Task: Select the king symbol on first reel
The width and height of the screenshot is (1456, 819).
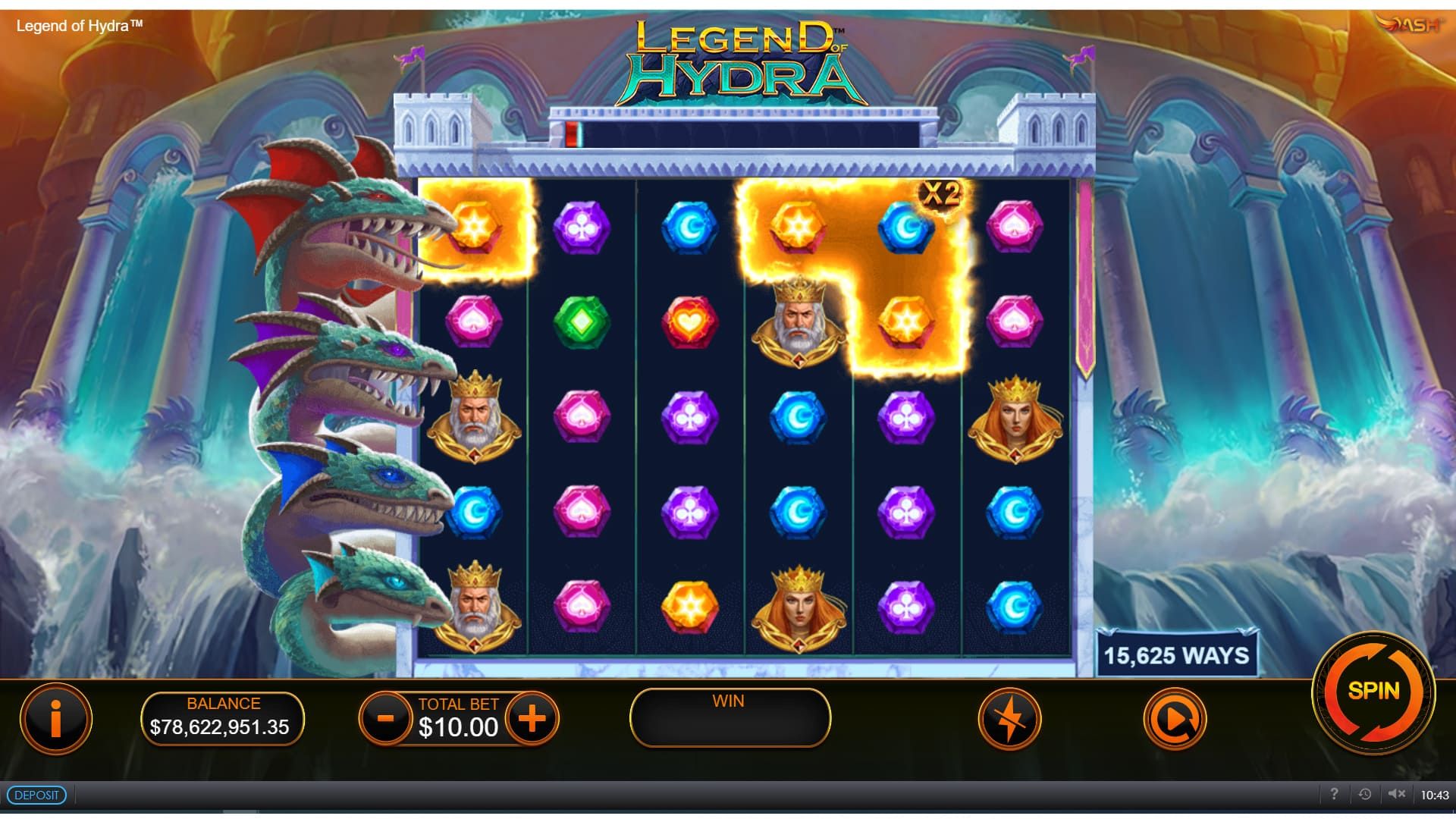Action: (474, 420)
